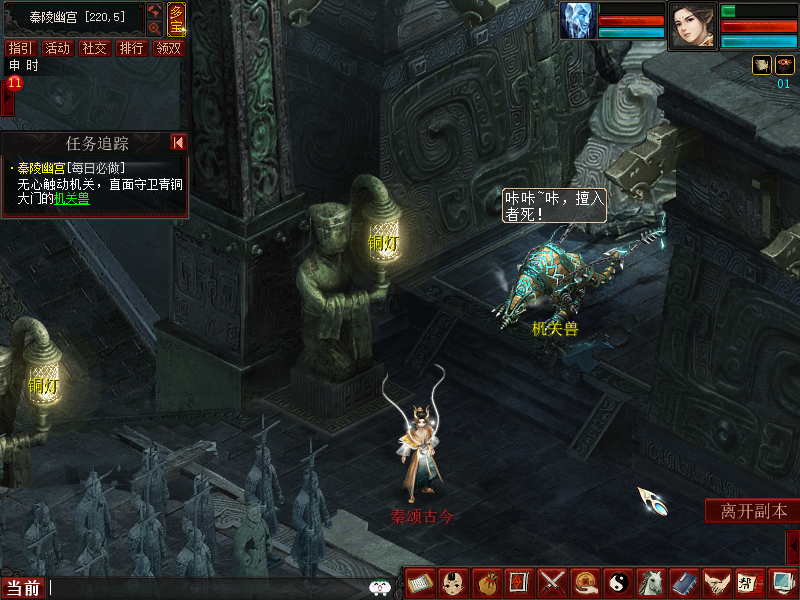Open the computer monitor system icon
Viewport: 800px width, 600px height.
[781, 582]
